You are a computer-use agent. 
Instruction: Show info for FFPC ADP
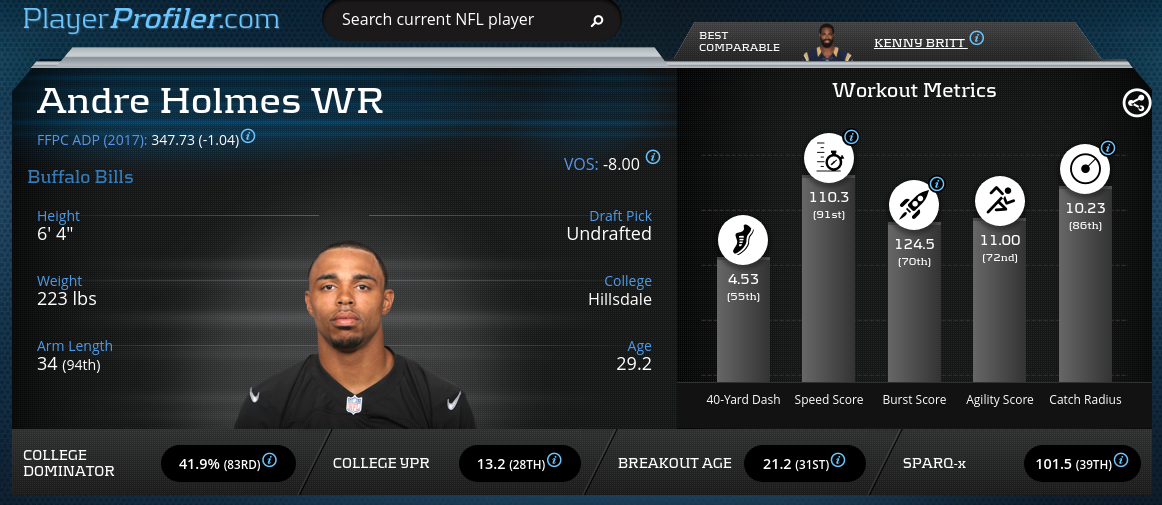point(248,136)
